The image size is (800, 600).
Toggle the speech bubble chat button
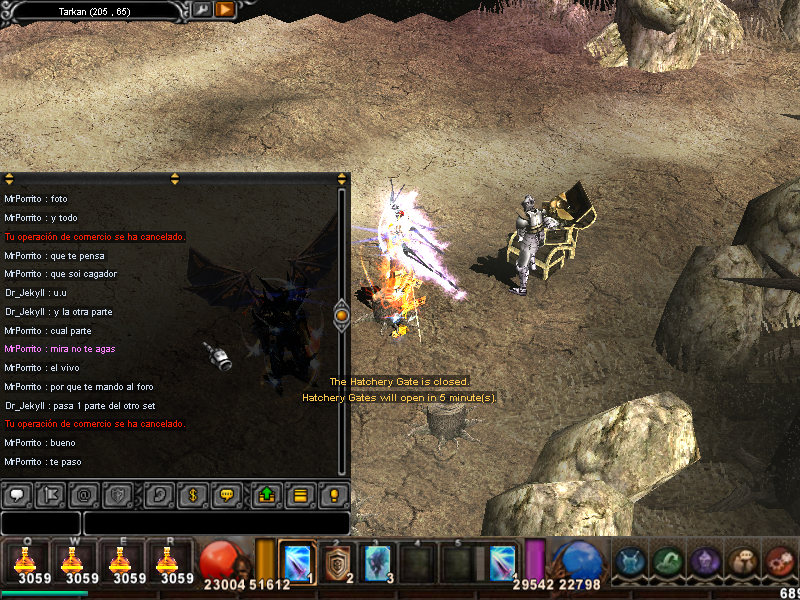click(16, 494)
